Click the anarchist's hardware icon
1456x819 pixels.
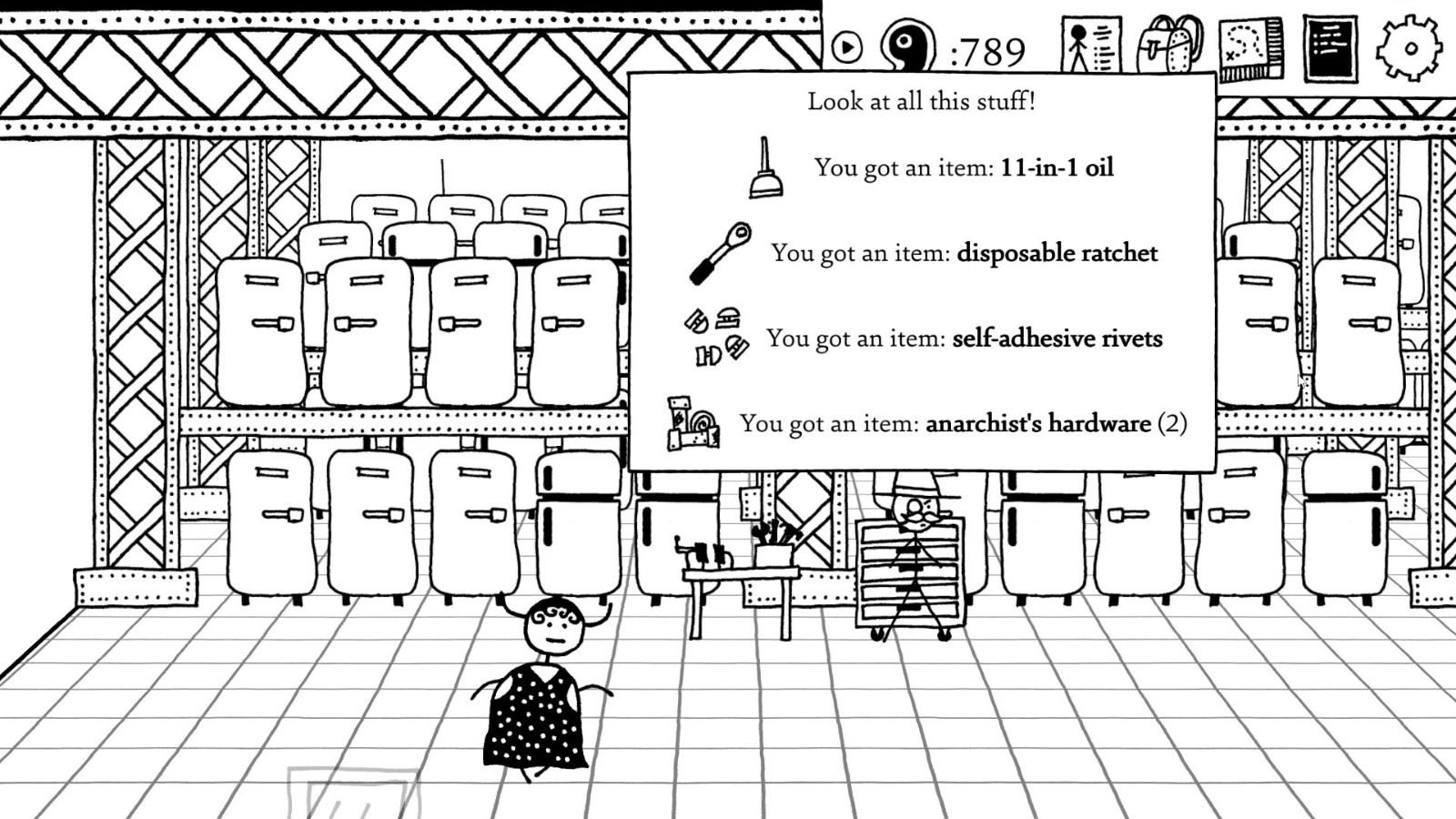click(x=692, y=421)
